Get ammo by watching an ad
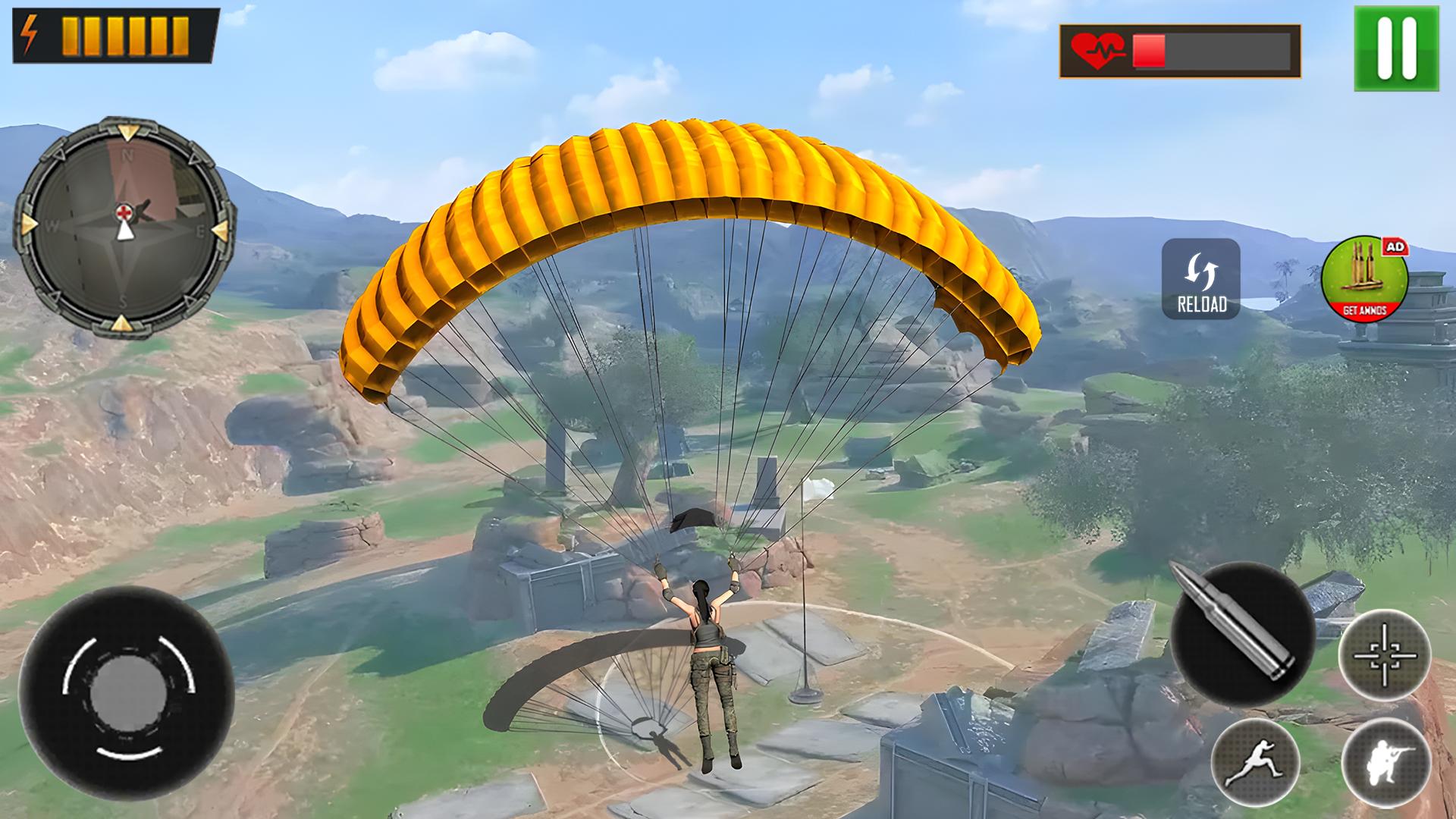The image size is (1456, 819). 1365,278
